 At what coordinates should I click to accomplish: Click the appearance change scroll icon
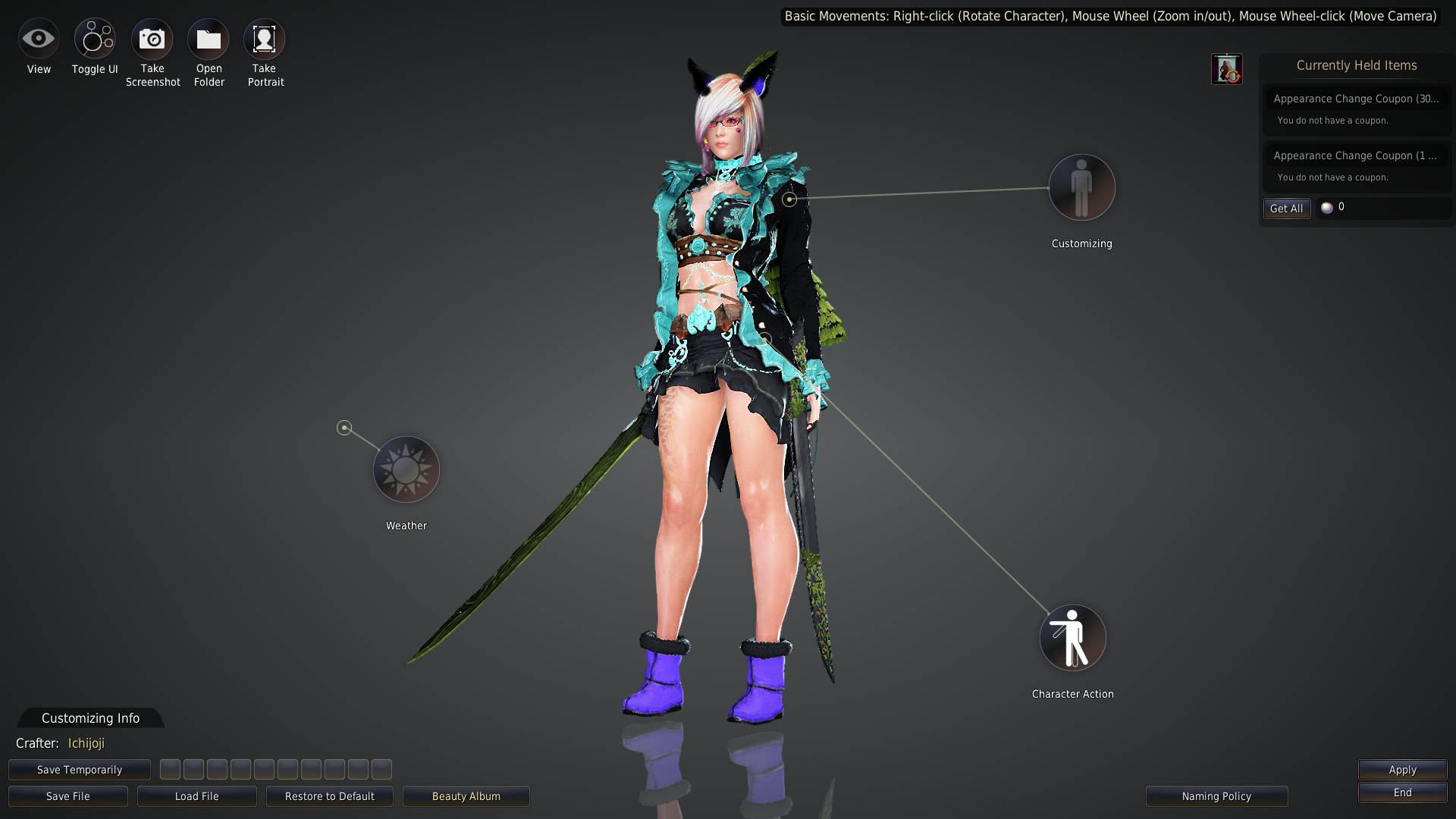coord(1227,68)
